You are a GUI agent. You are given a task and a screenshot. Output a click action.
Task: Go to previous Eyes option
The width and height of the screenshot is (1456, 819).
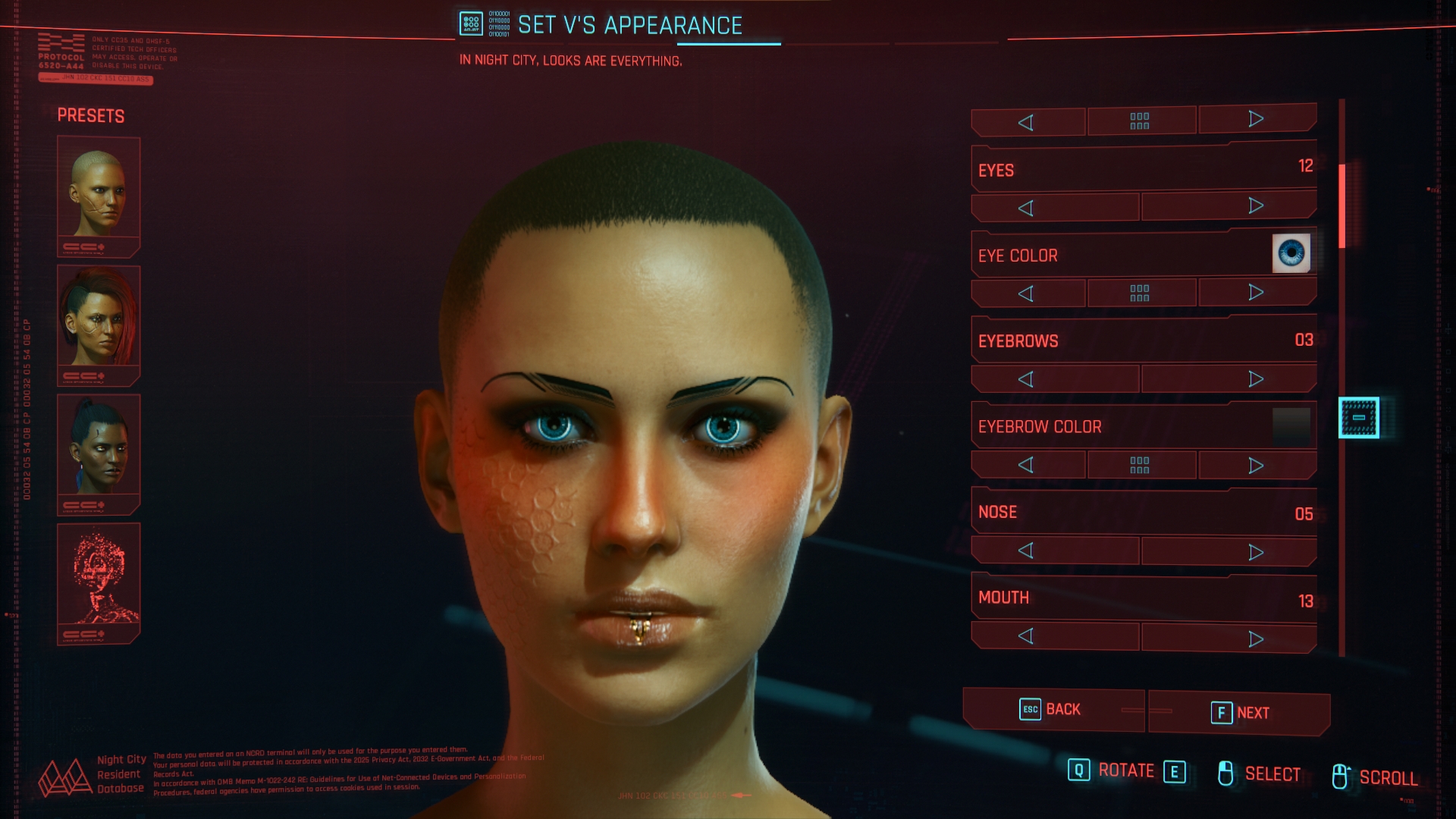1026,208
